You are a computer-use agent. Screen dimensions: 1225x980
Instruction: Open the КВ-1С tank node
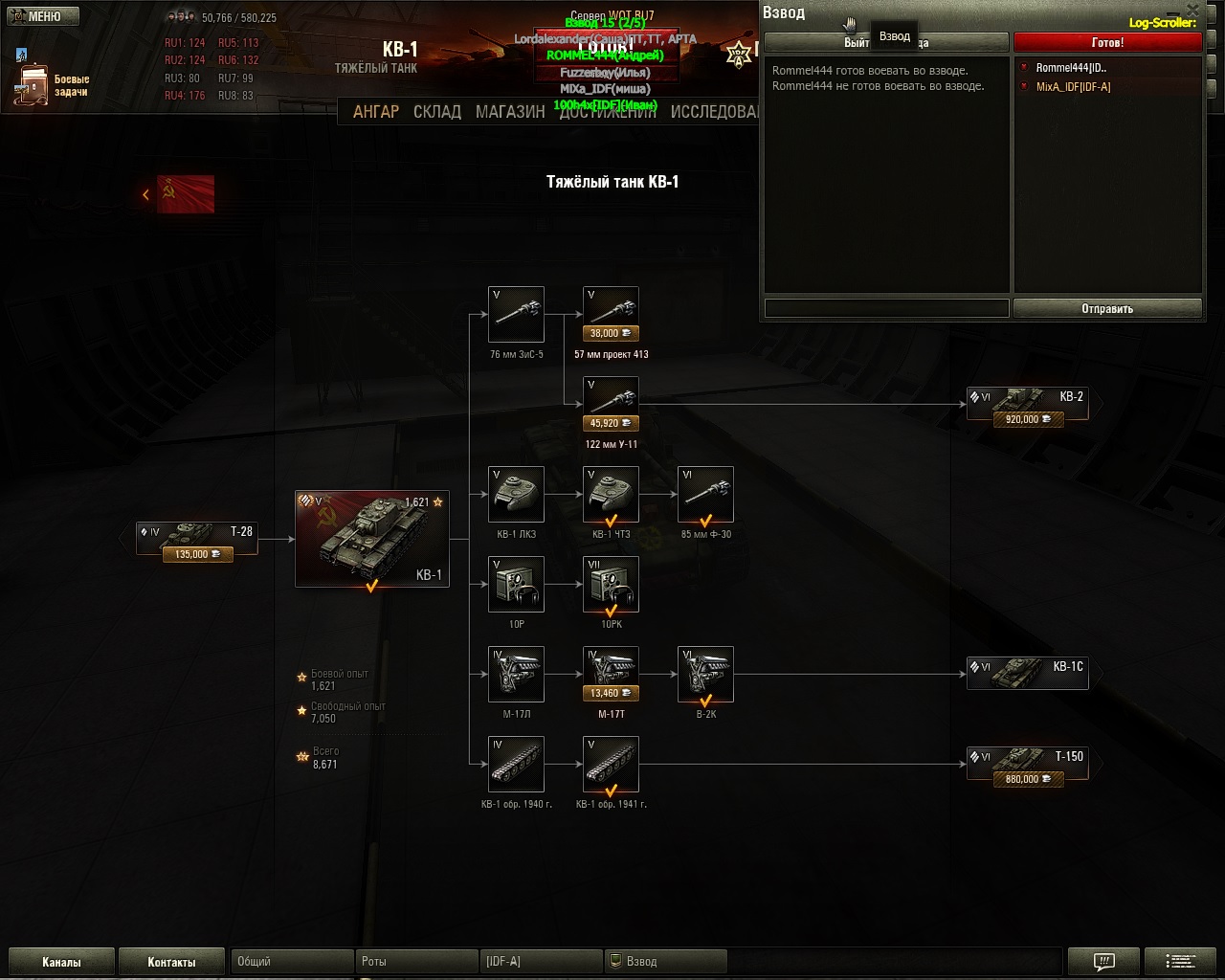click(1028, 673)
